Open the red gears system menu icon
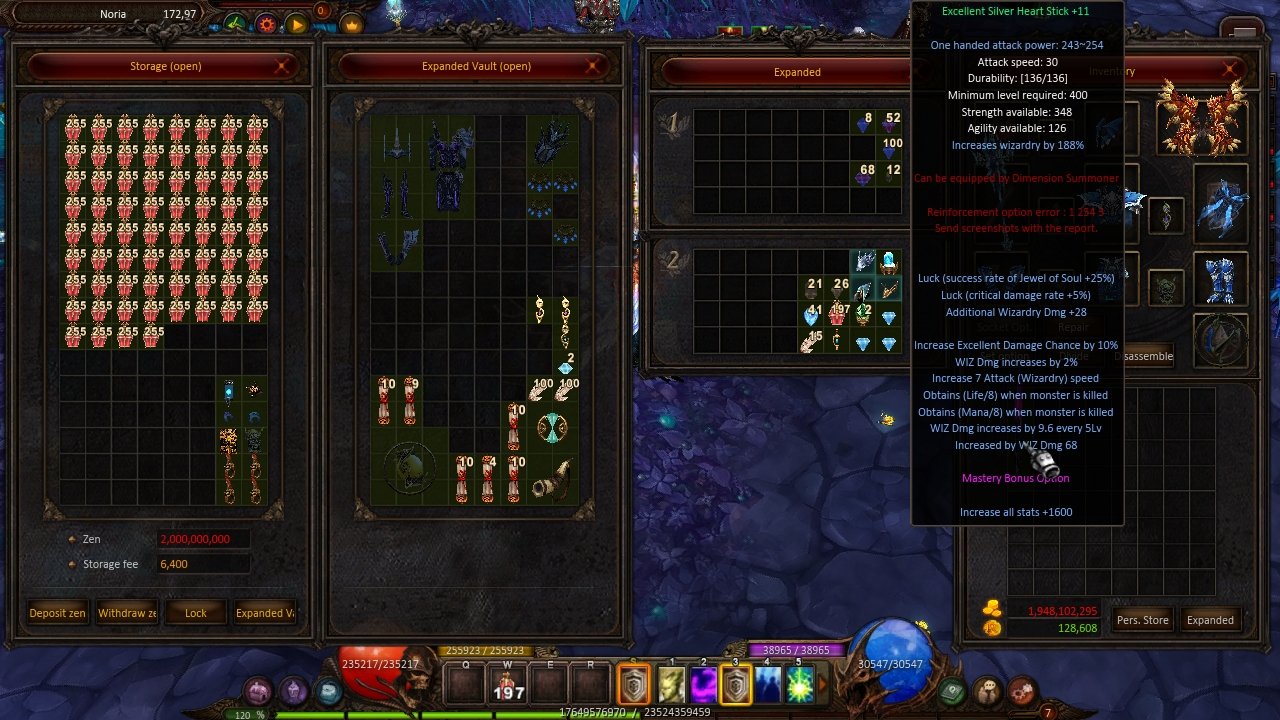Image resolution: width=1280 pixels, height=720 pixels. (1022, 690)
